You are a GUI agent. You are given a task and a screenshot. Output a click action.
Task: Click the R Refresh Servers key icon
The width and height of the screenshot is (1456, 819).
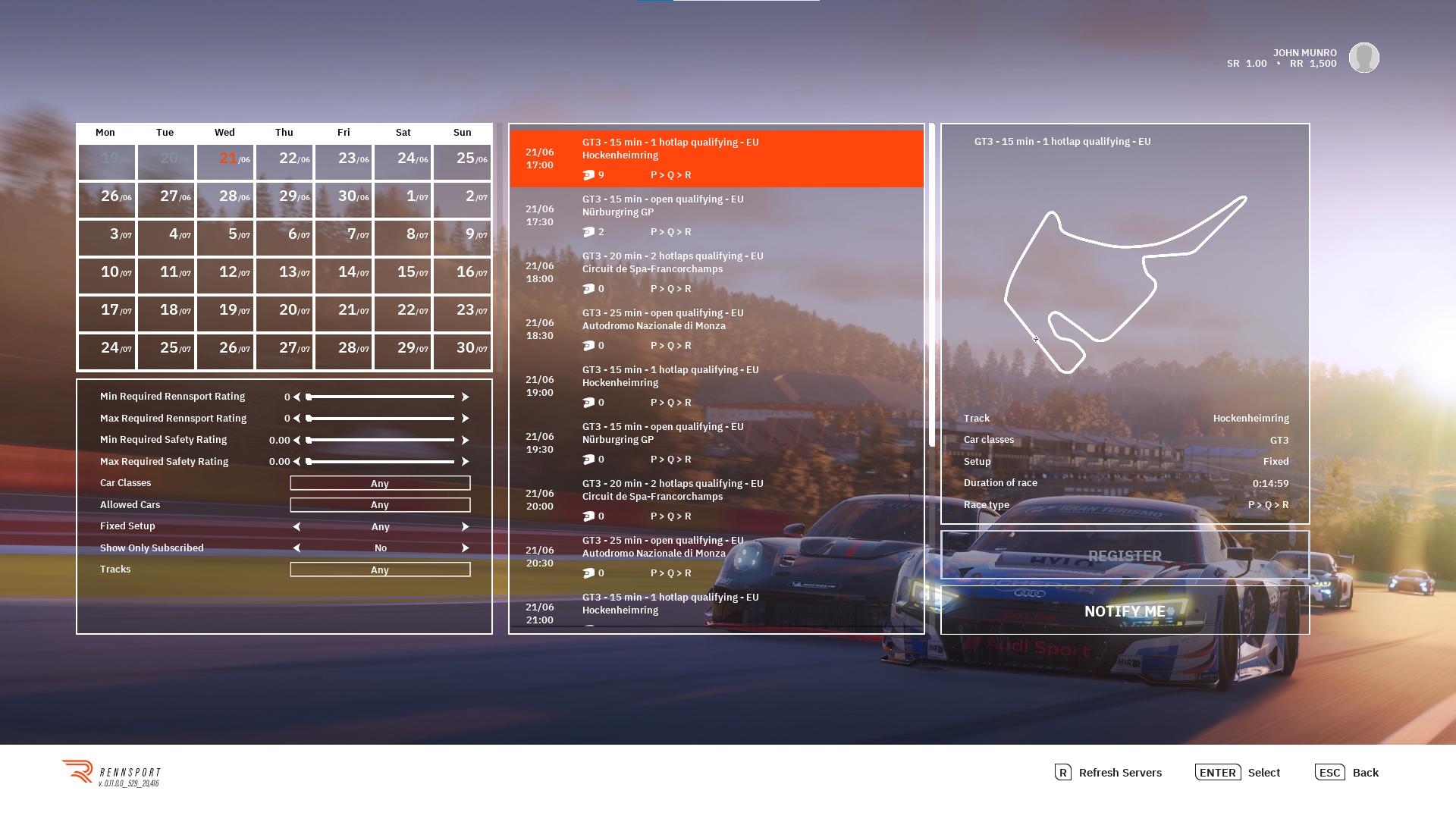coord(1062,773)
